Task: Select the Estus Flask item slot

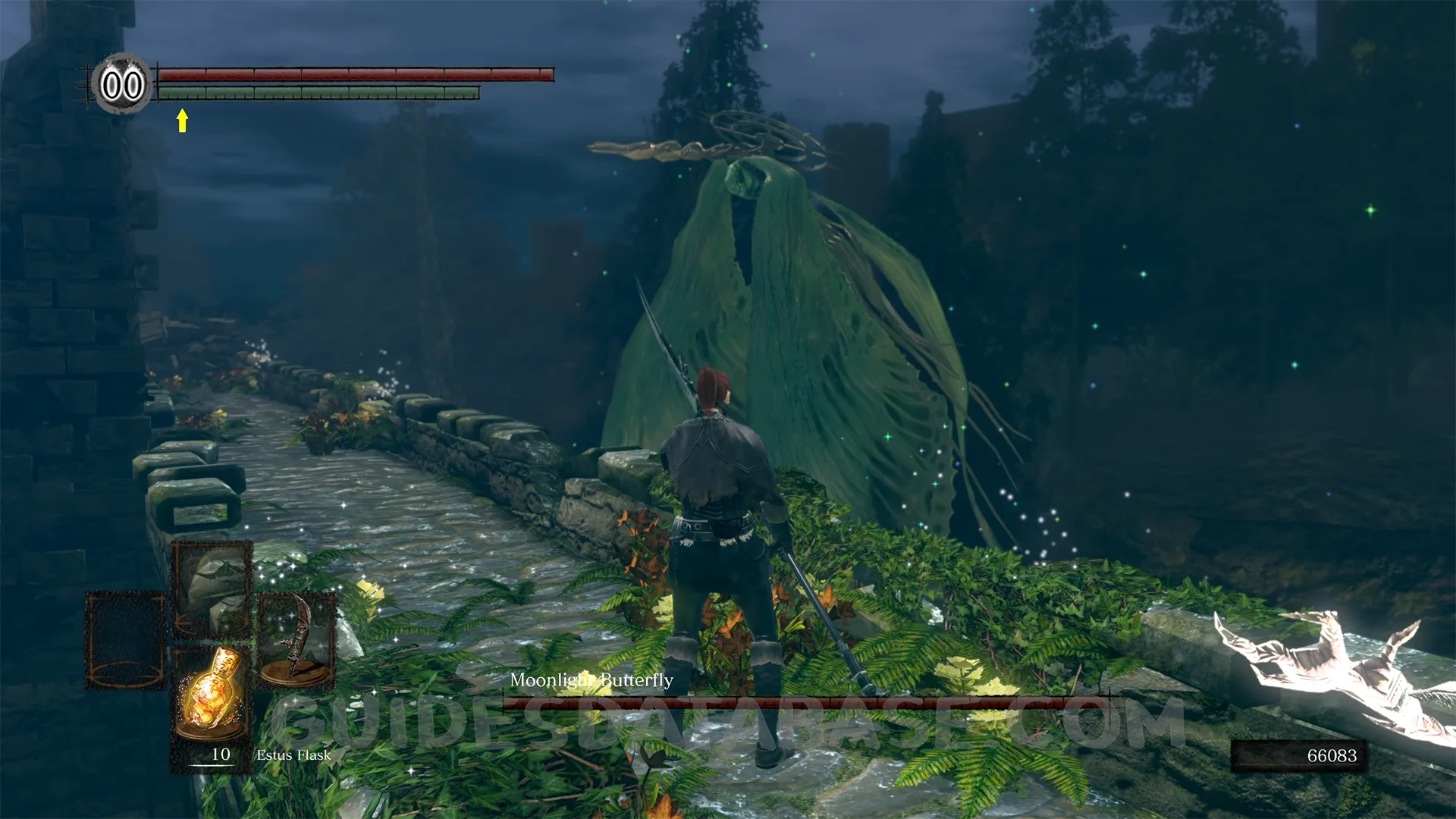Action: pyautogui.click(x=210, y=694)
